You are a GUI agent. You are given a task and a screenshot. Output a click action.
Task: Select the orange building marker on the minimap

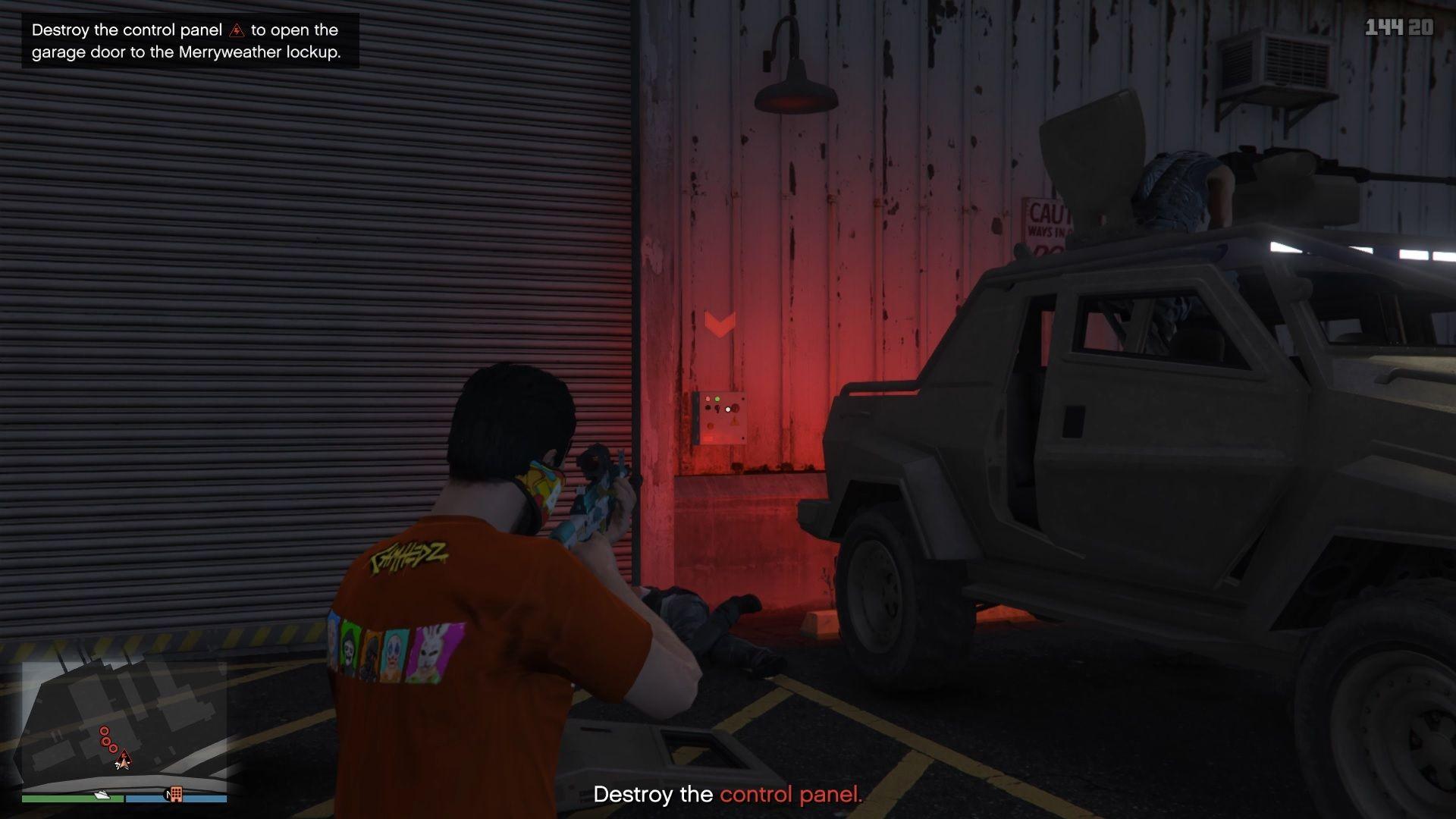176,794
